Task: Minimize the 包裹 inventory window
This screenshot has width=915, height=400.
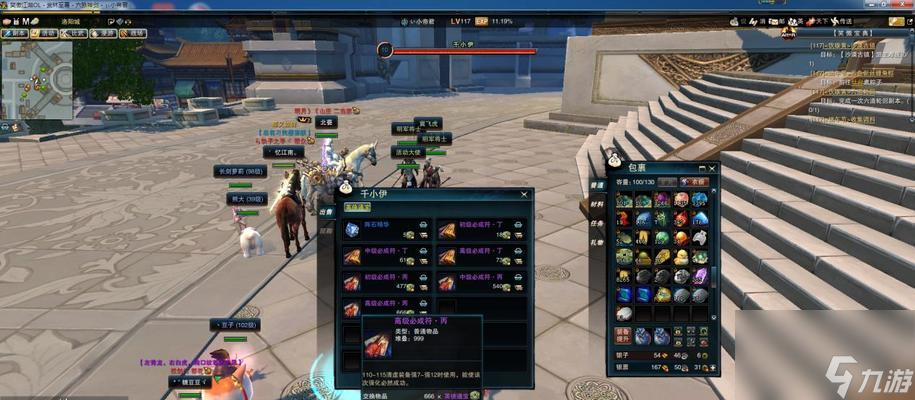Action: tap(703, 167)
